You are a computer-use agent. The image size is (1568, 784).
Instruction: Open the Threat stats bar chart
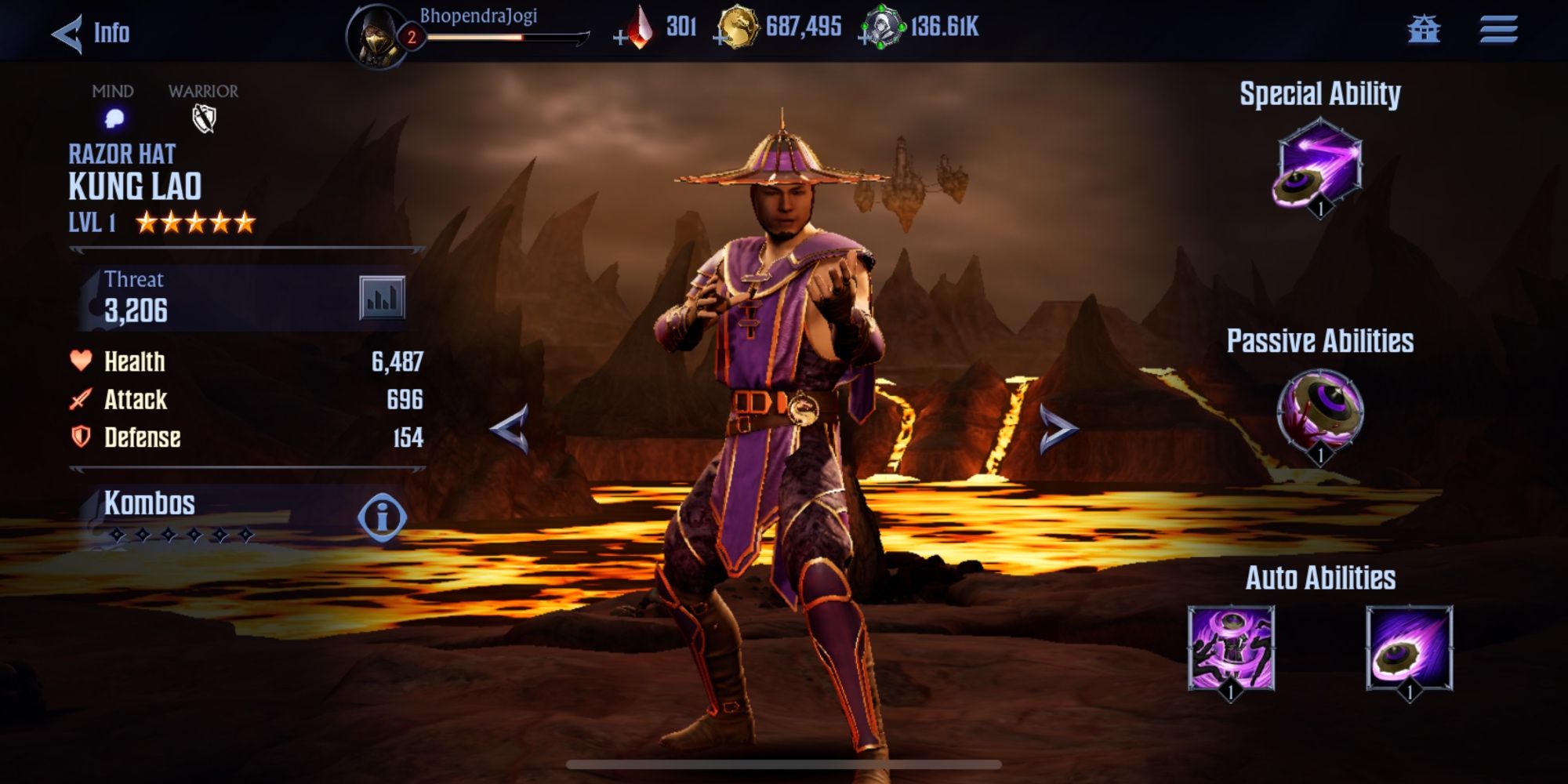(x=382, y=298)
